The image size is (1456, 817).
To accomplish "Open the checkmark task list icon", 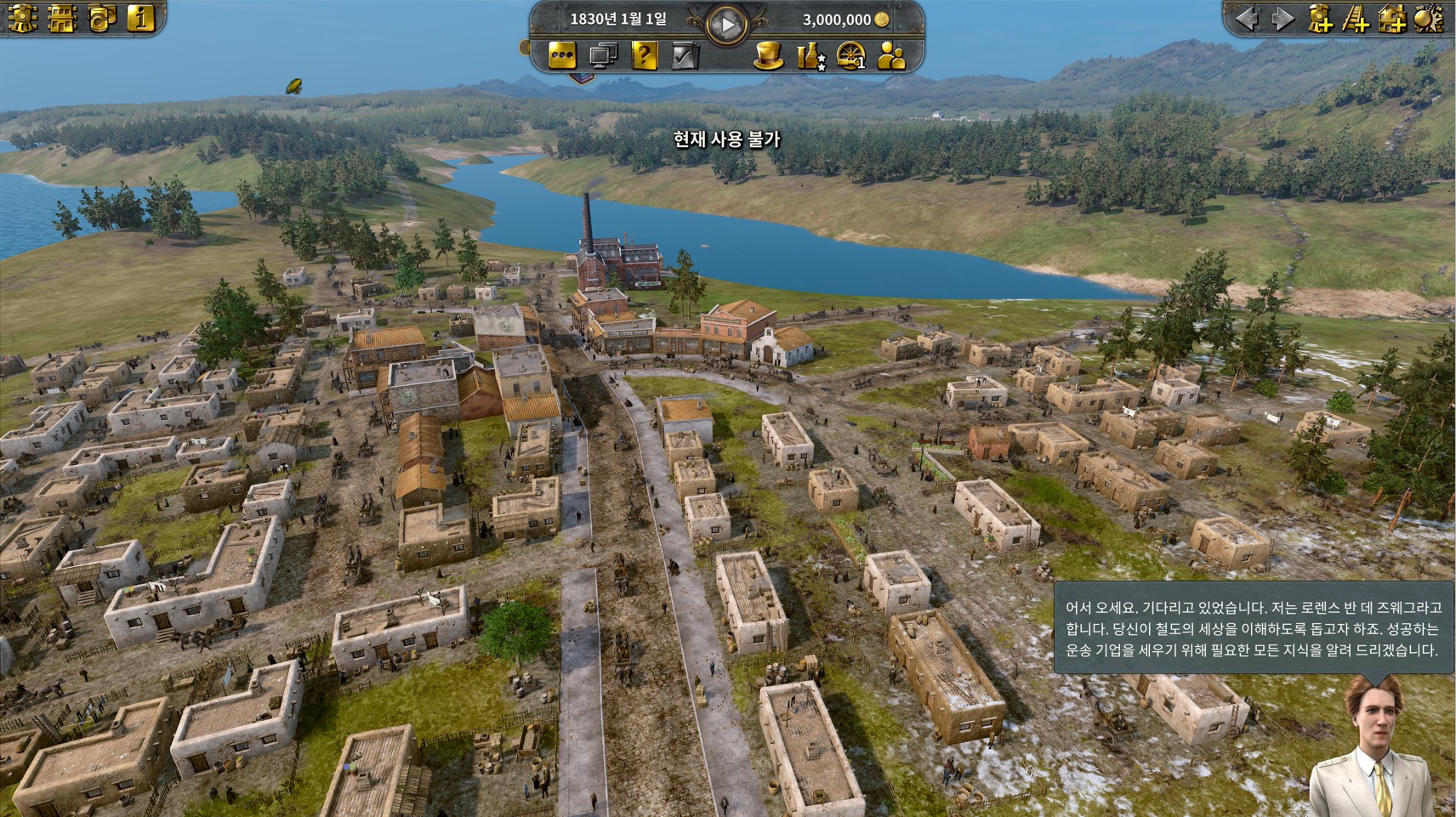I will coord(685,56).
